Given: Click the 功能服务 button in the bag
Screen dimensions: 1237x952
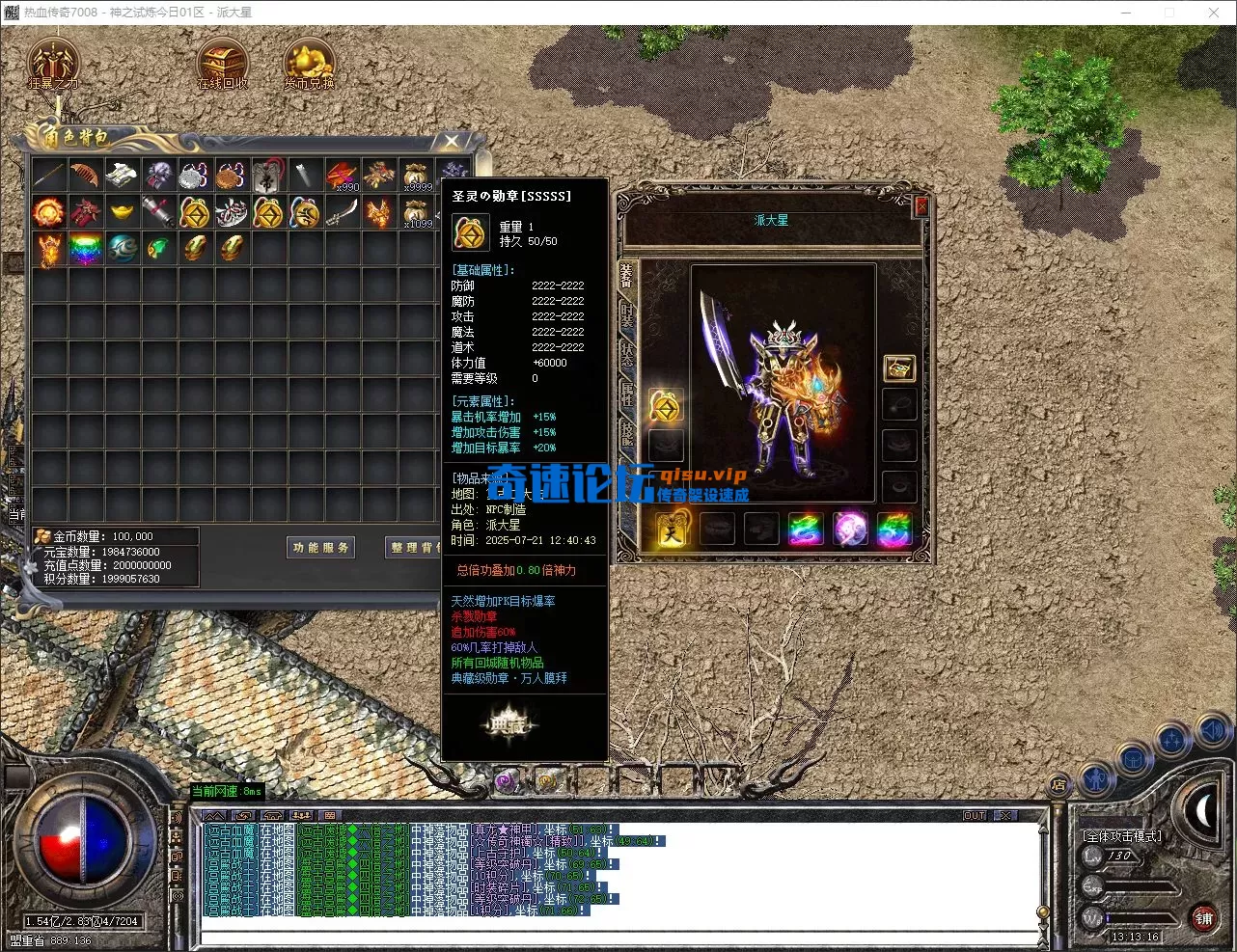Looking at the screenshot, I should 321,548.
